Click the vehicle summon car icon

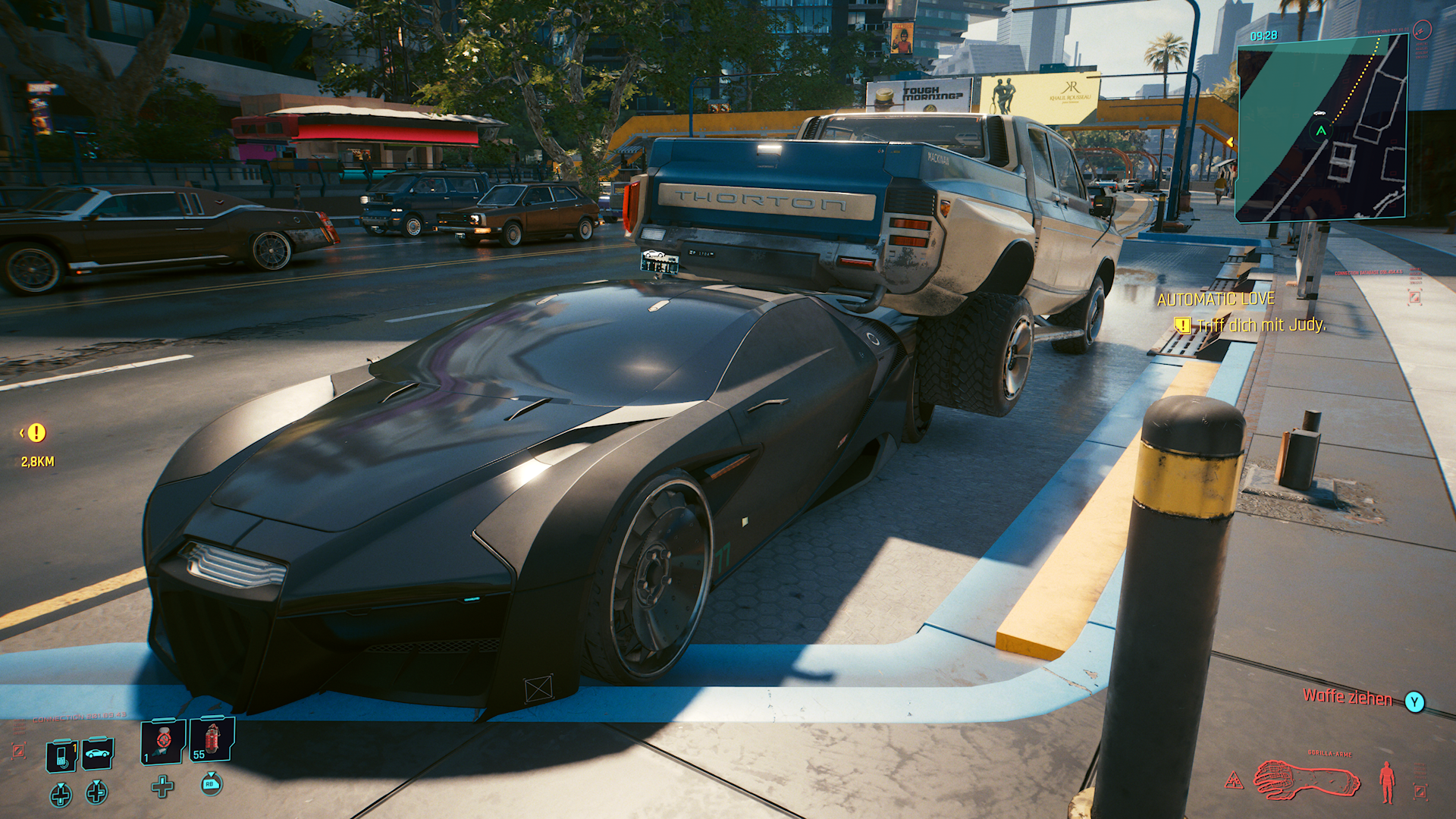coord(97,754)
